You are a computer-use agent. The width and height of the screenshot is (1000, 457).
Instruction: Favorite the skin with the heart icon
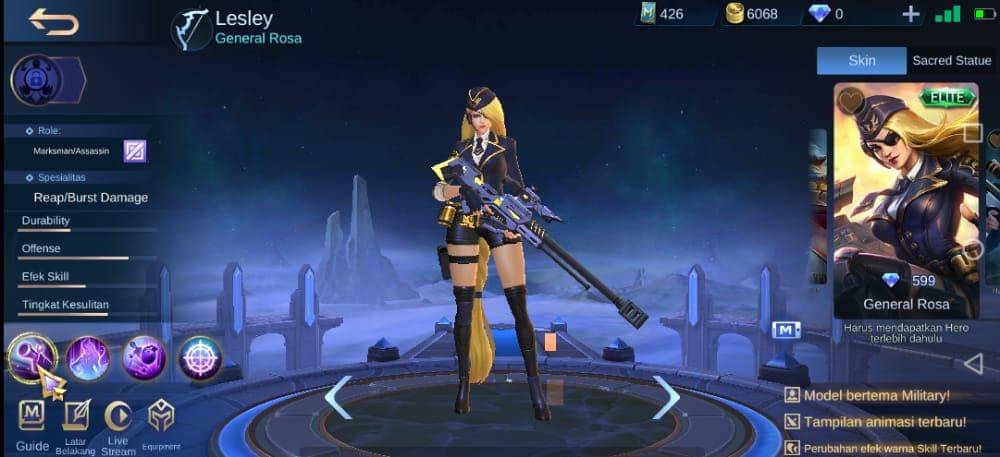coord(851,100)
